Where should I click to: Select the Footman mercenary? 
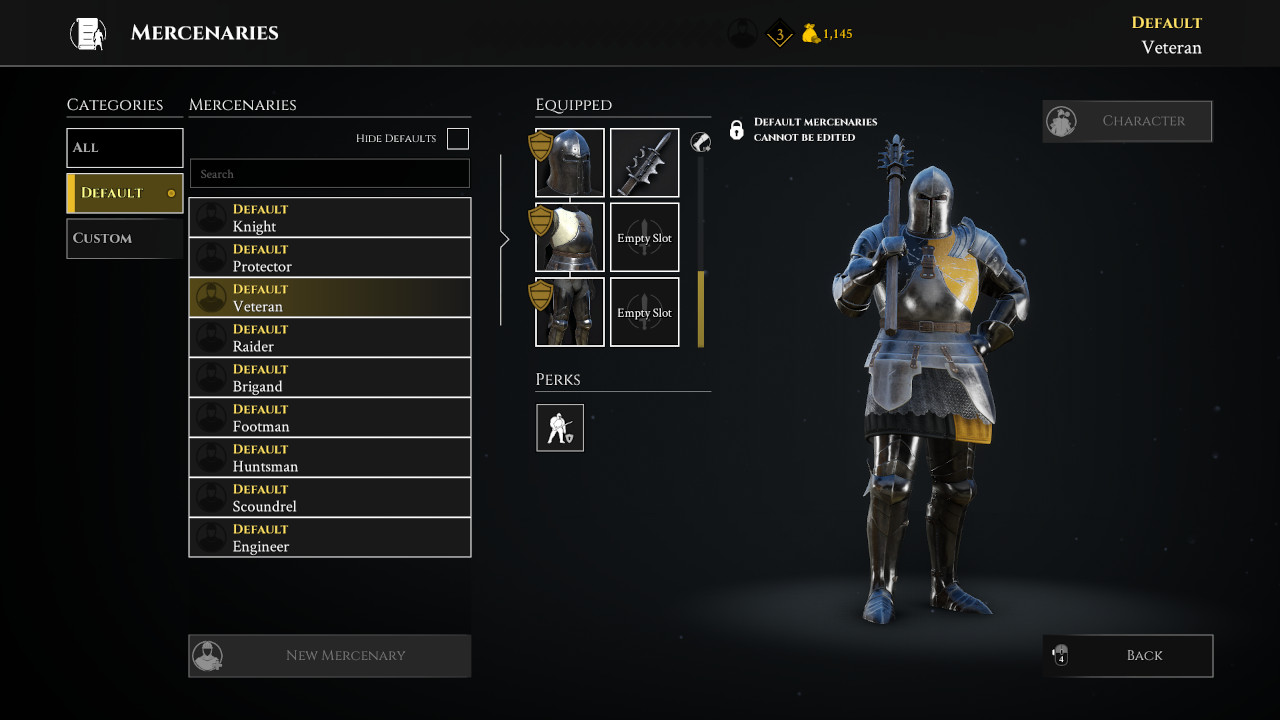(330, 418)
